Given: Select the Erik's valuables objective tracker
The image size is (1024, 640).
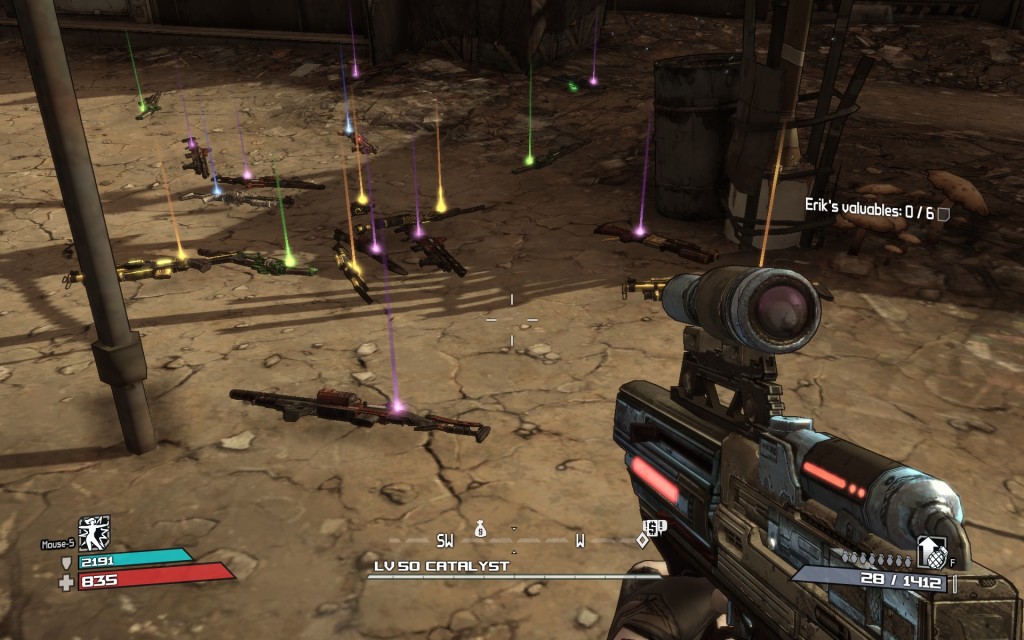Looking at the screenshot, I should point(876,211).
